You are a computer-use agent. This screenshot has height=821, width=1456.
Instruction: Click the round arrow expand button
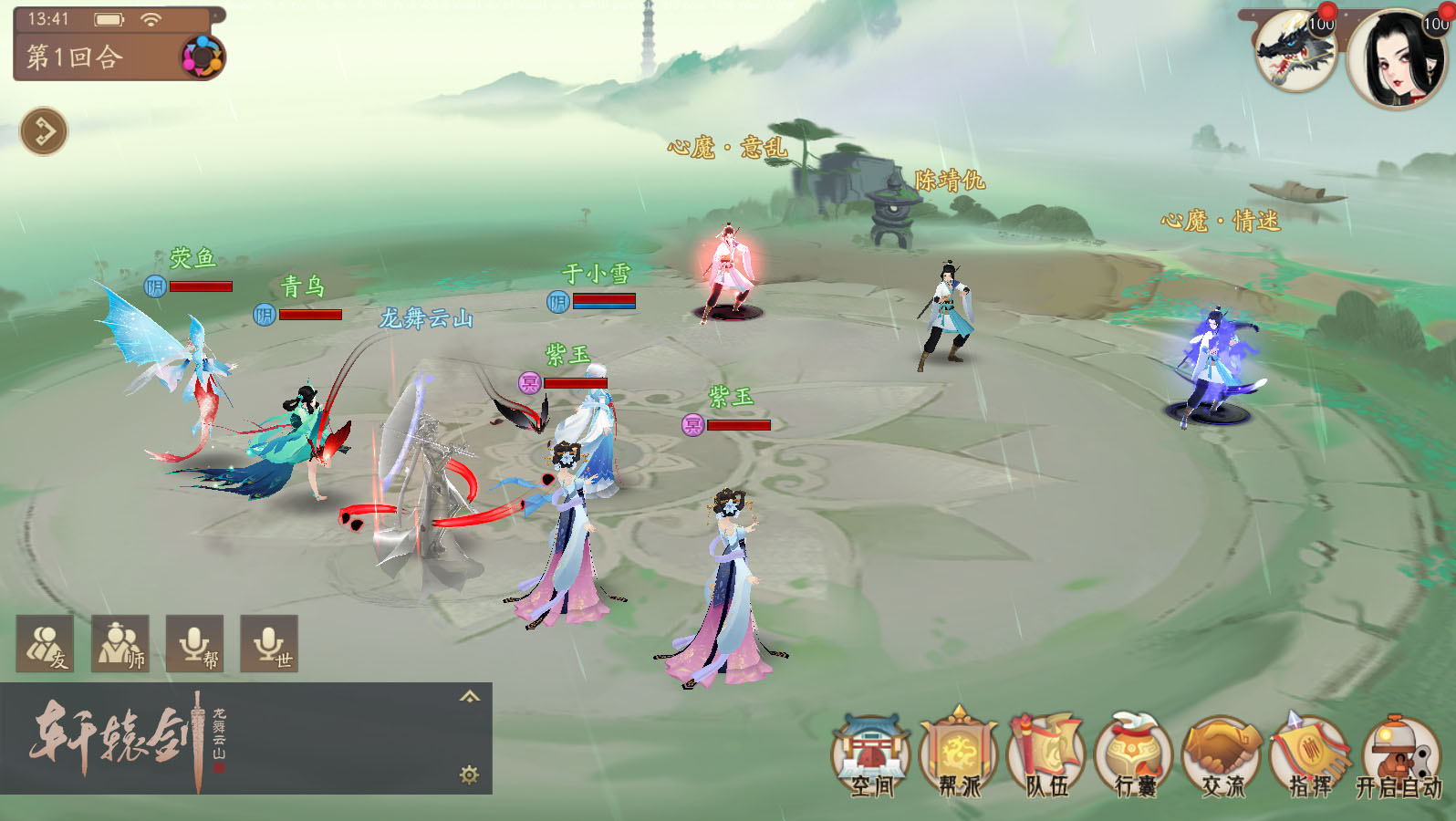pyautogui.click(x=44, y=131)
